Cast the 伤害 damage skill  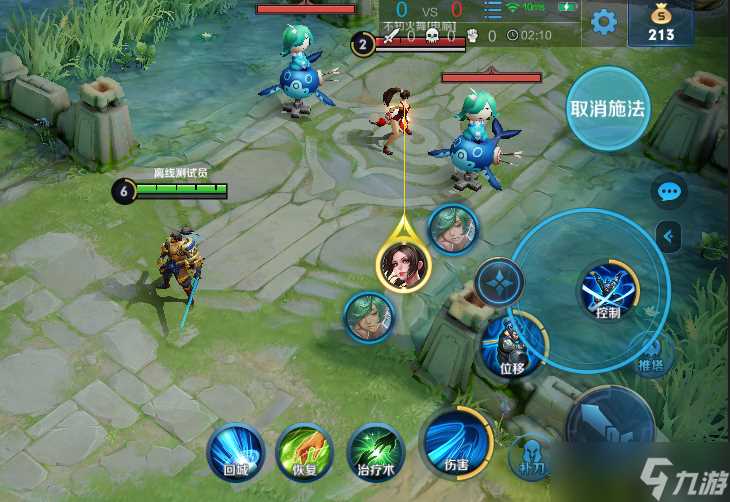pos(455,443)
